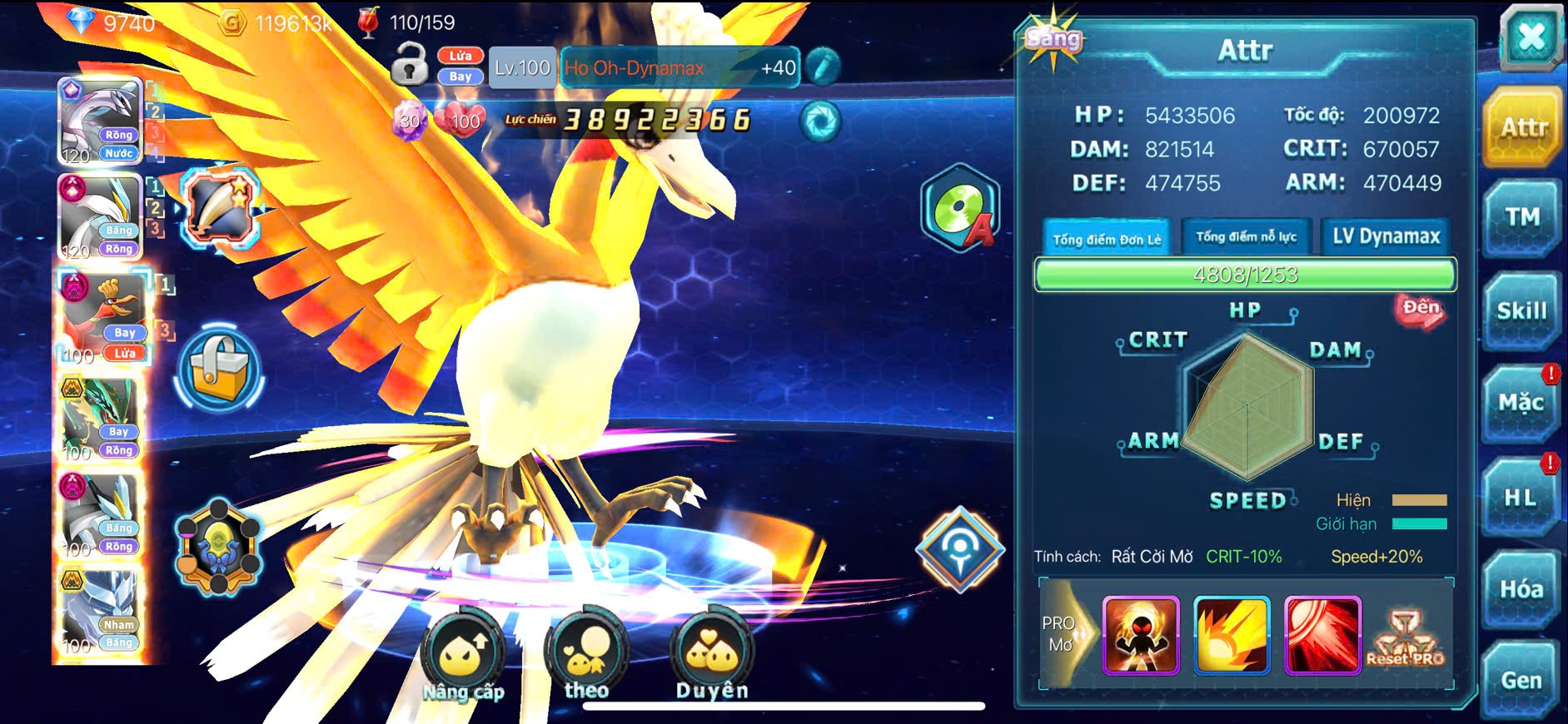Close the attribute screen with the X
The image size is (1568, 724).
point(1531,38)
